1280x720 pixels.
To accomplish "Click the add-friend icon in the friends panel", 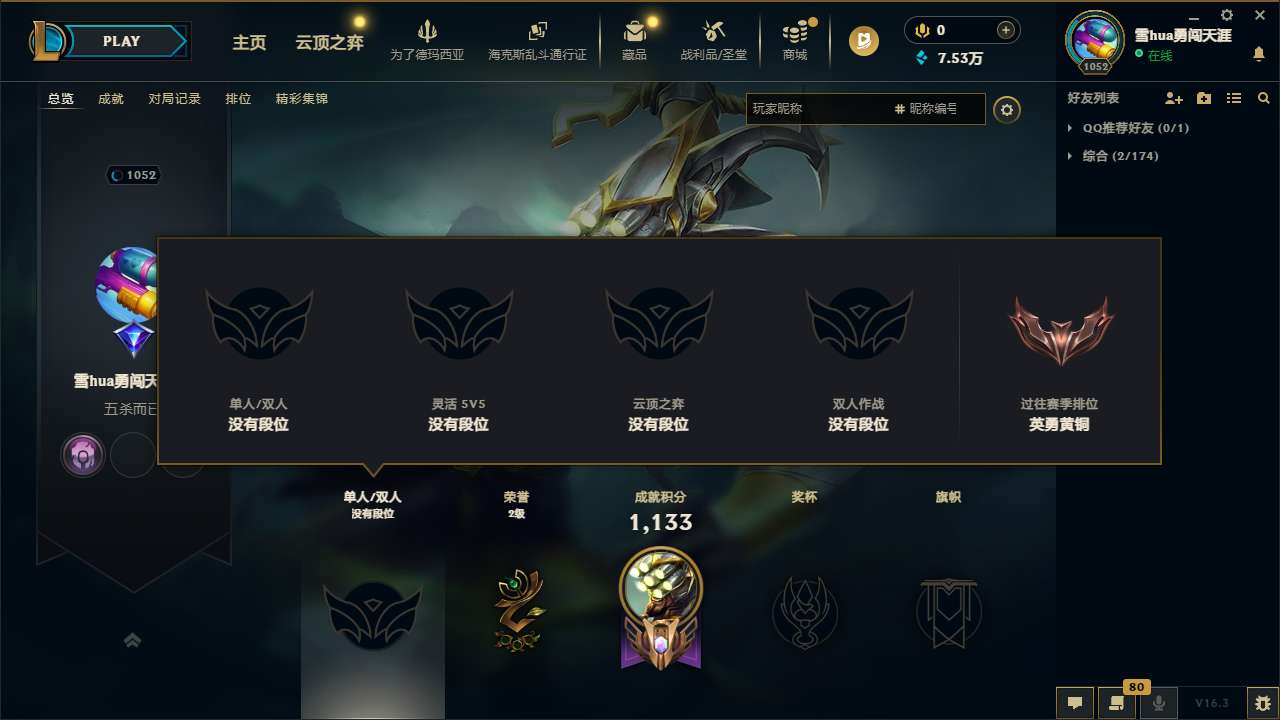I will point(1172,98).
